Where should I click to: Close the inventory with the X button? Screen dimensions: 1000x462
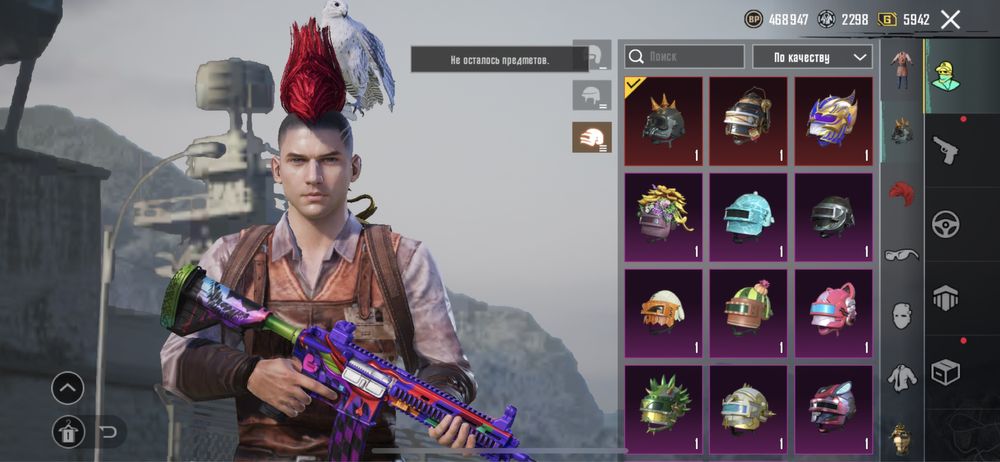coord(950,19)
